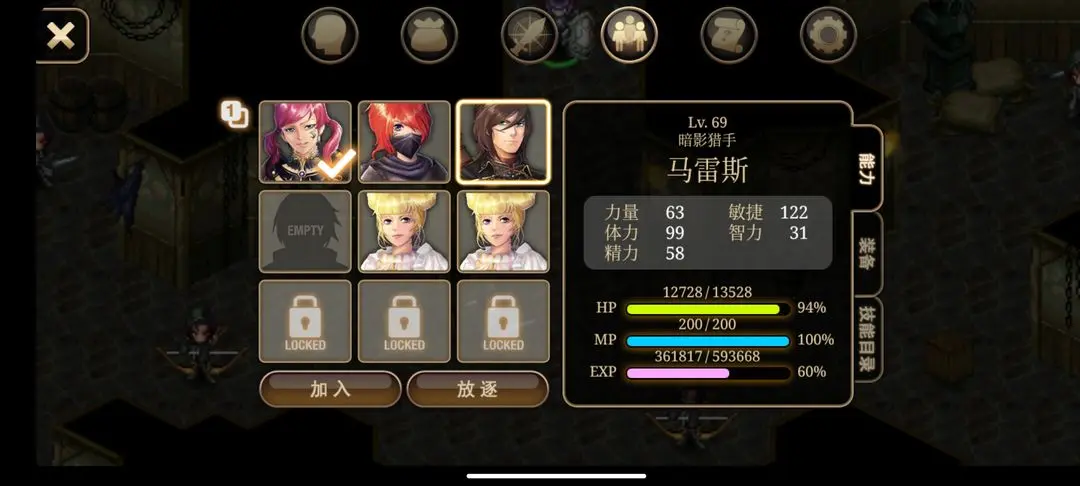Open the inventory bag icon
Viewport: 1080px width, 486px height.
[429, 36]
